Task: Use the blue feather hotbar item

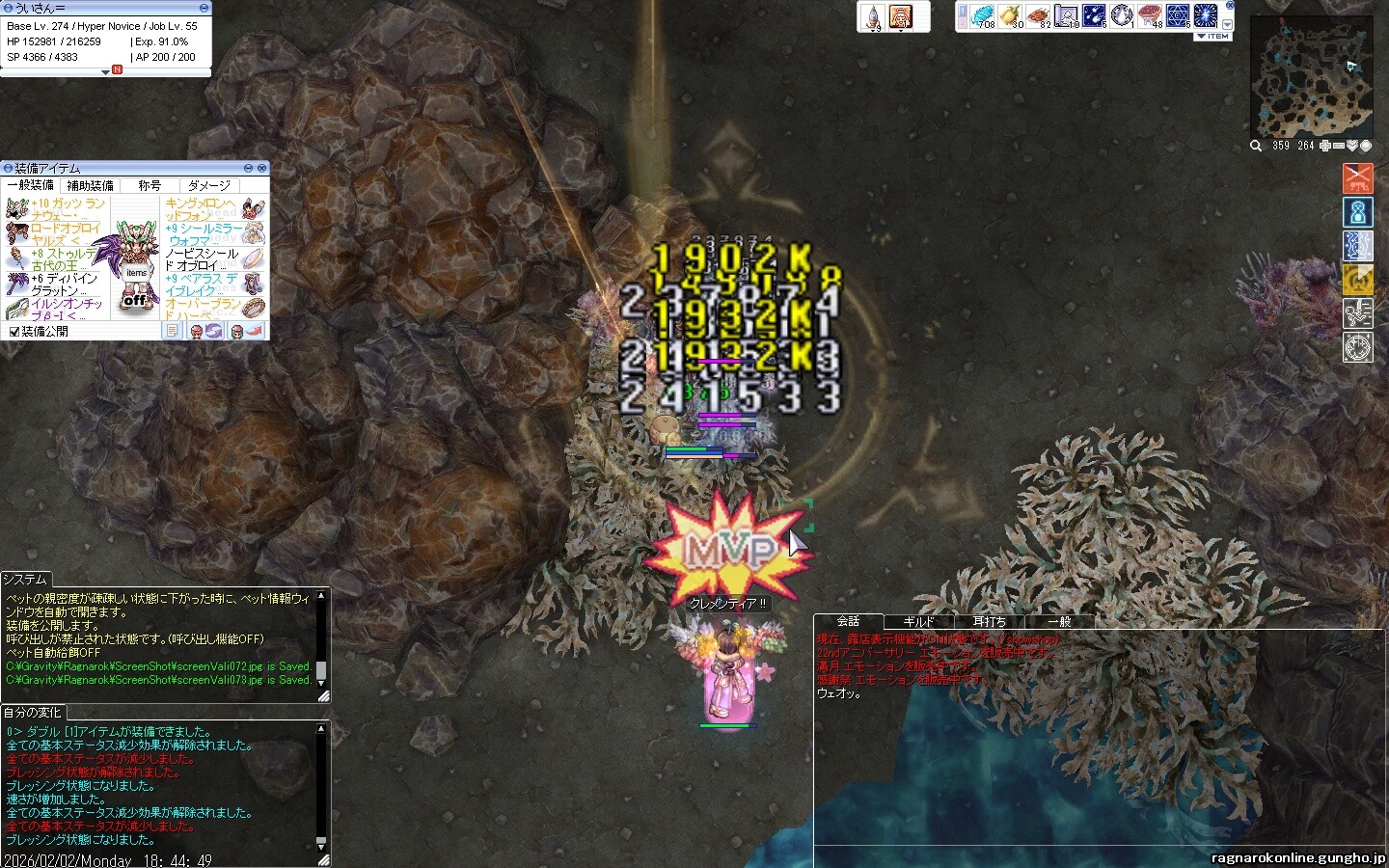Action: coord(982,15)
